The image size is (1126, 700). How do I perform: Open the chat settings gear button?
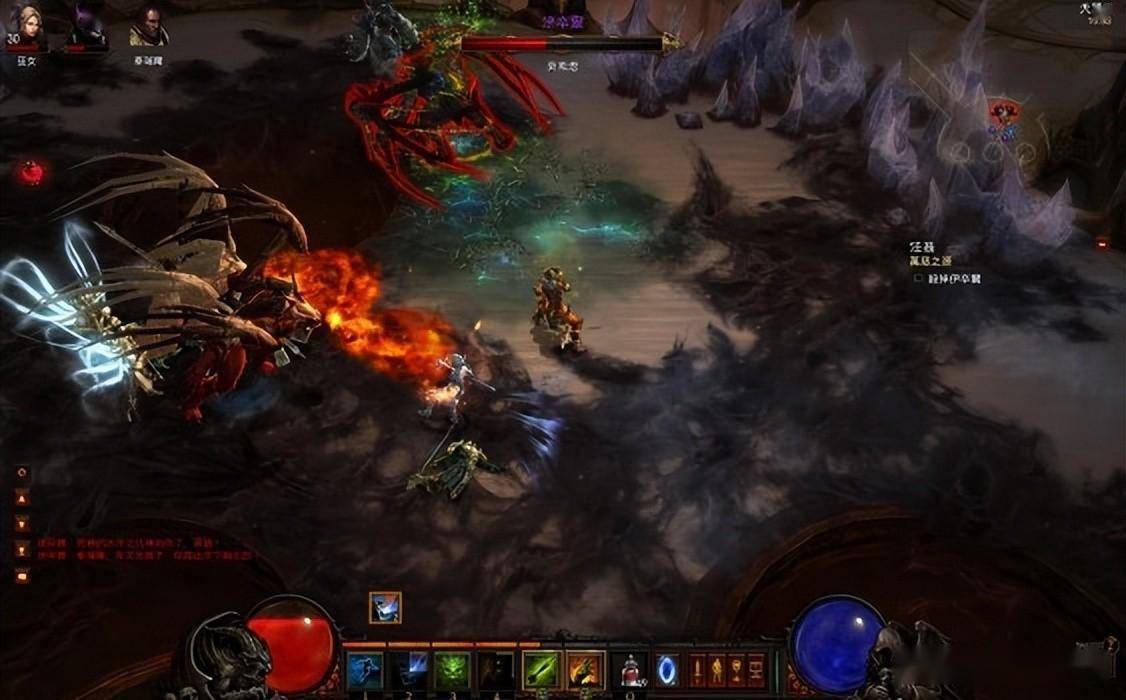point(22,472)
